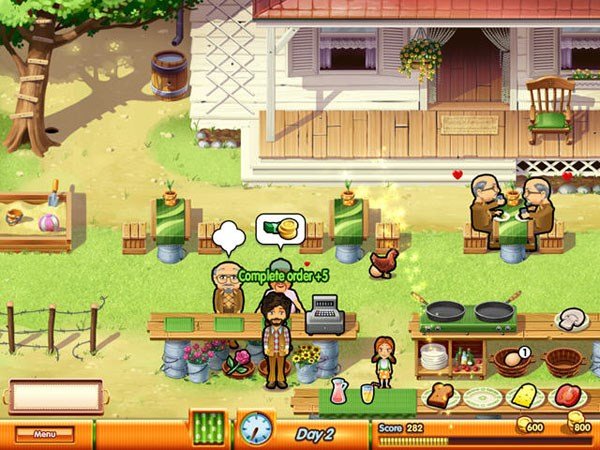Pick up the pink lemonade pitcher
This screenshot has height=450, width=600.
pyautogui.click(x=340, y=388)
